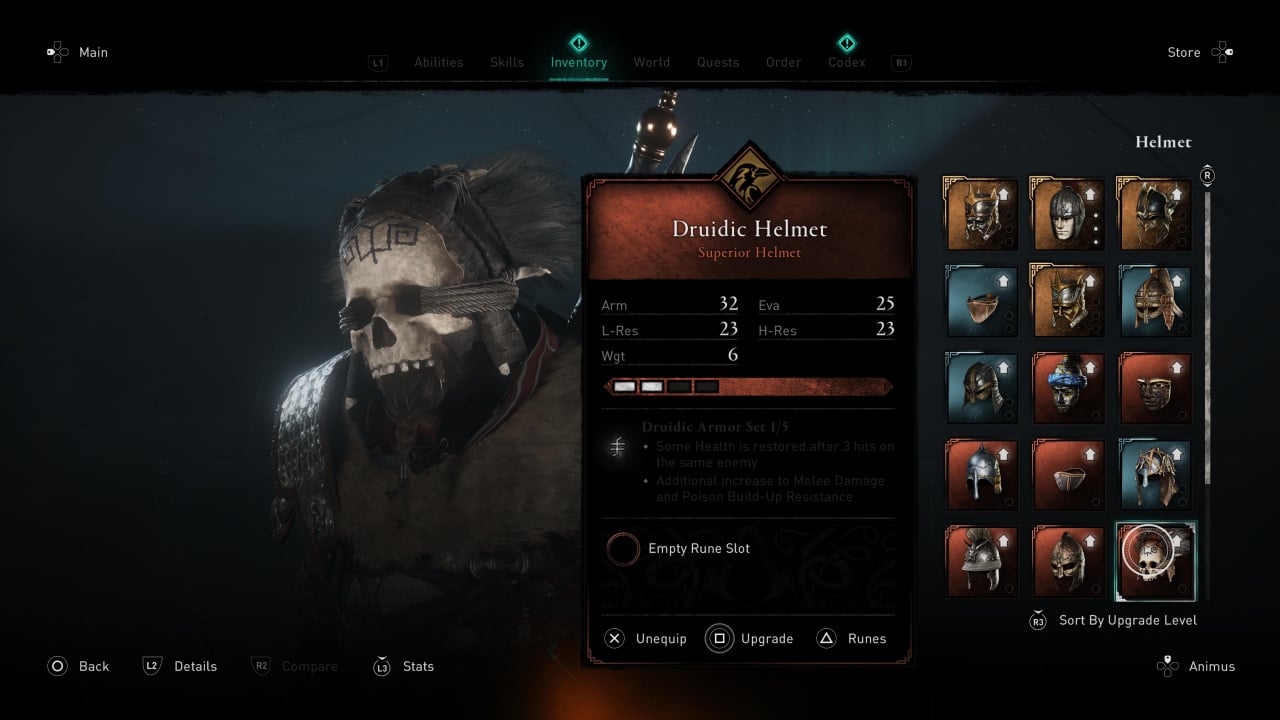The image size is (1280, 720).
Task: Pick the pale-faced chainmail helmet
Action: [x=1068, y=214]
